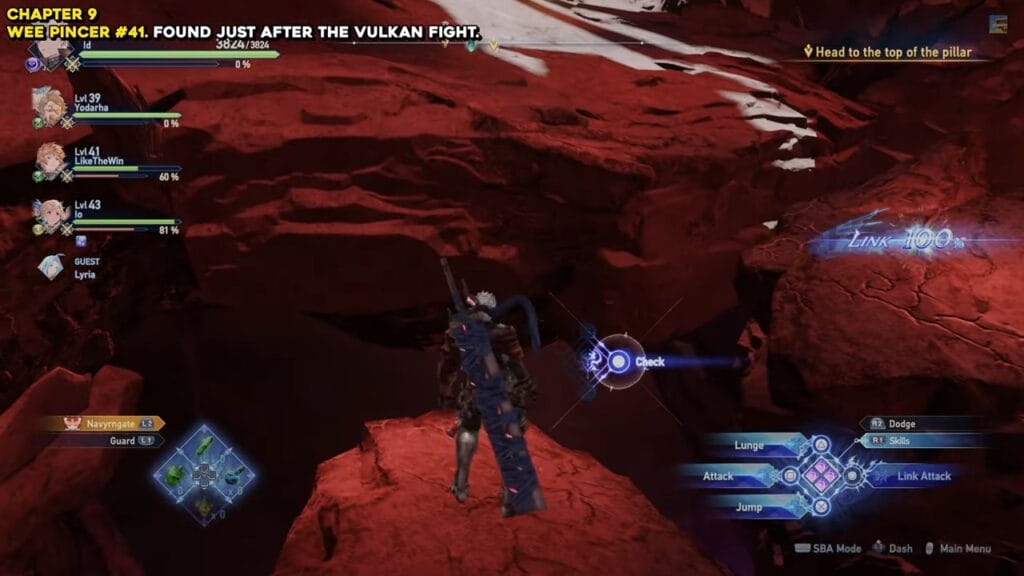The image size is (1024, 576).
Task: Click Id's party leader portrait
Action: 48,53
